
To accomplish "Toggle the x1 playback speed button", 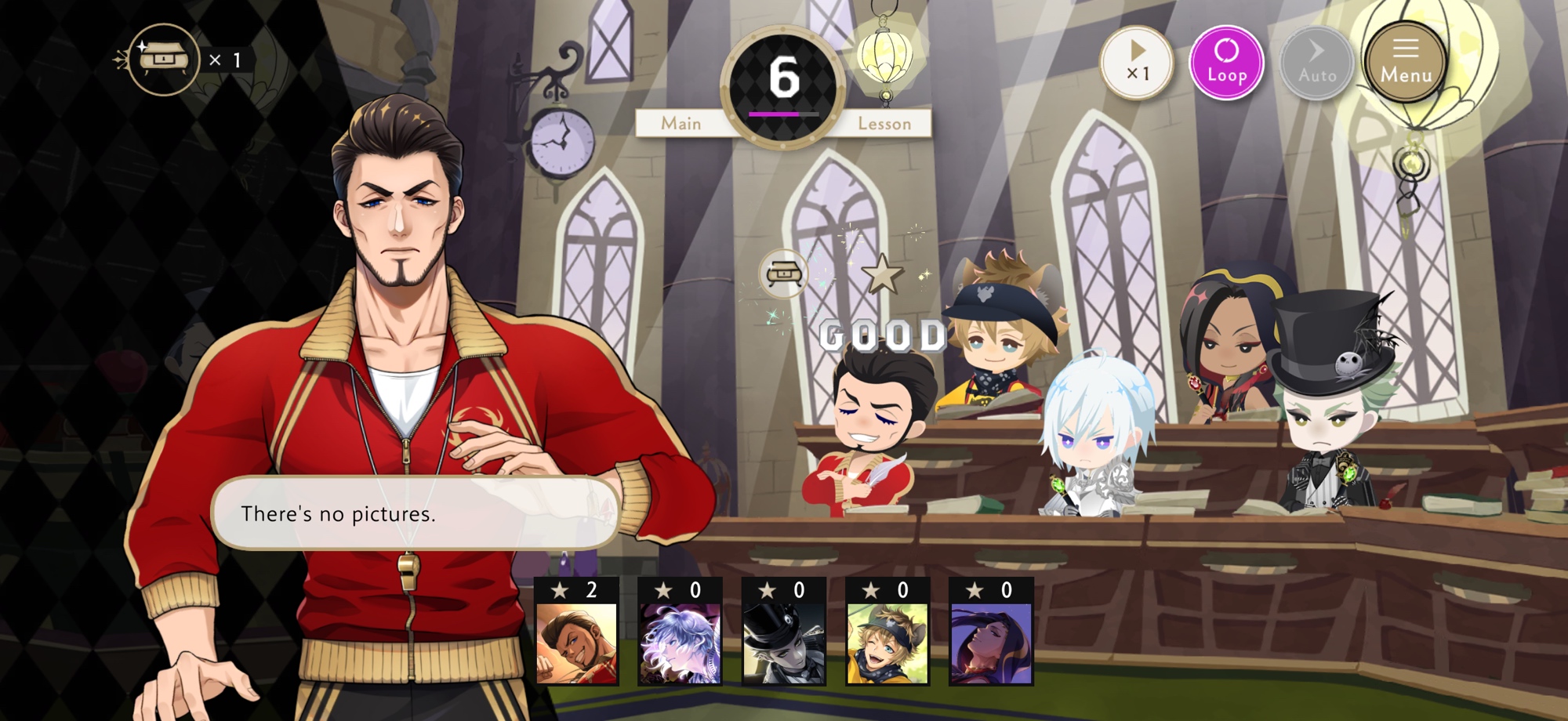I will (x=1136, y=63).
